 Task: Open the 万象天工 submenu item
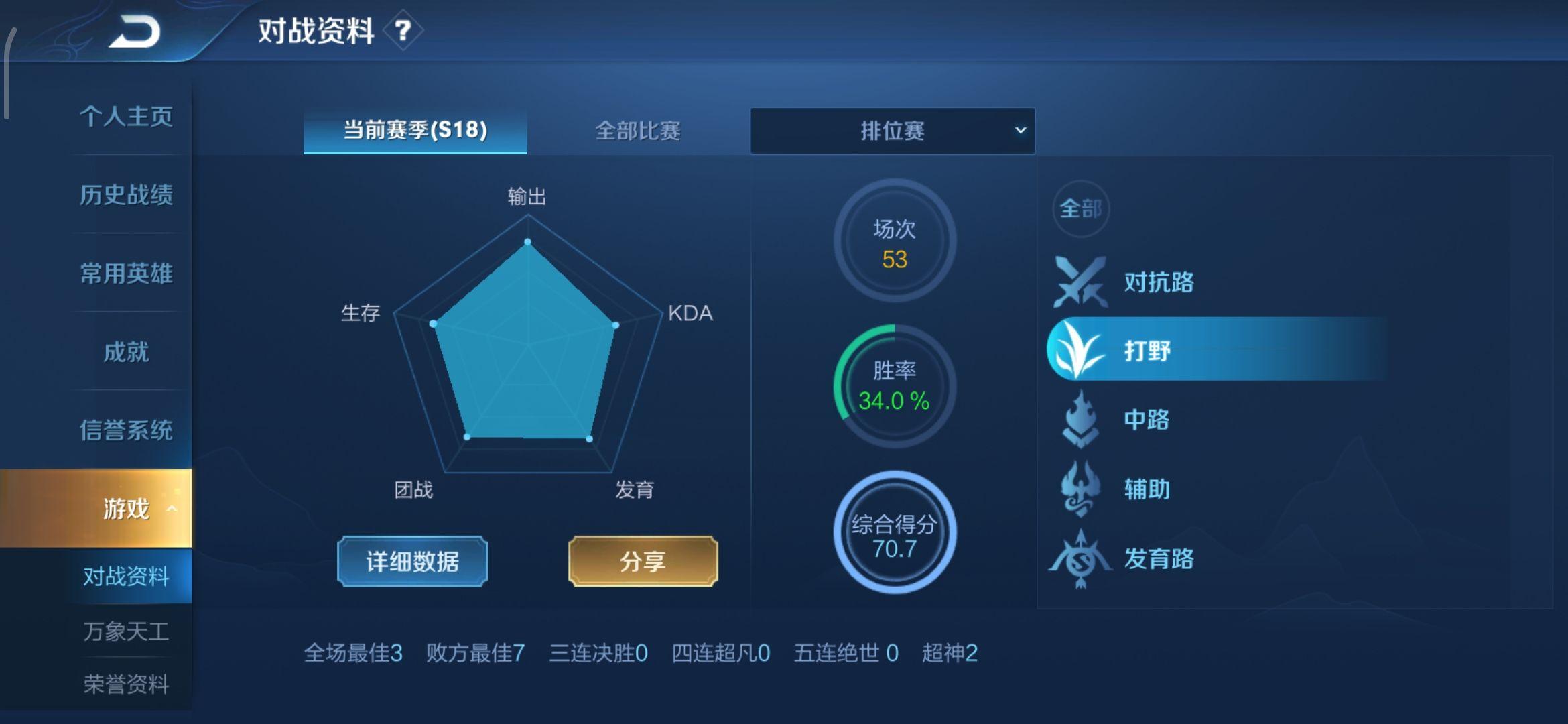click(x=126, y=631)
